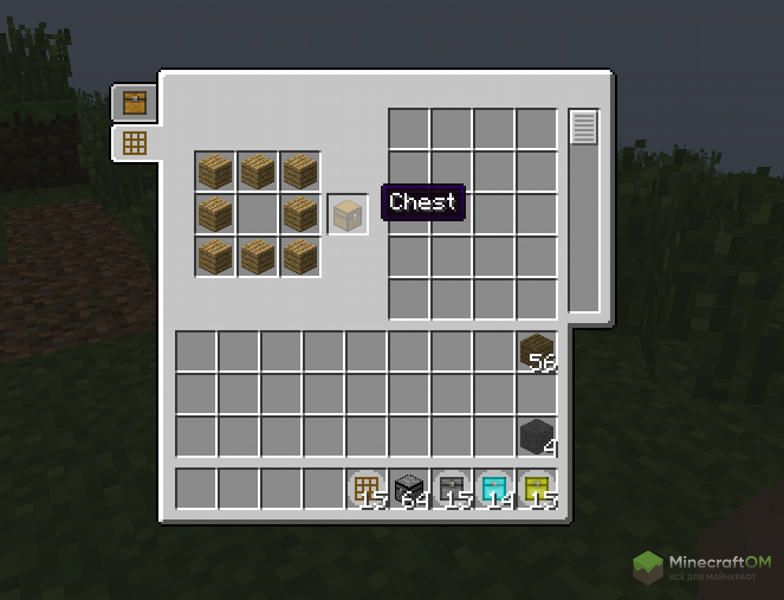Pick the gray iron chest stack
The width and height of the screenshot is (784, 600).
(452, 488)
